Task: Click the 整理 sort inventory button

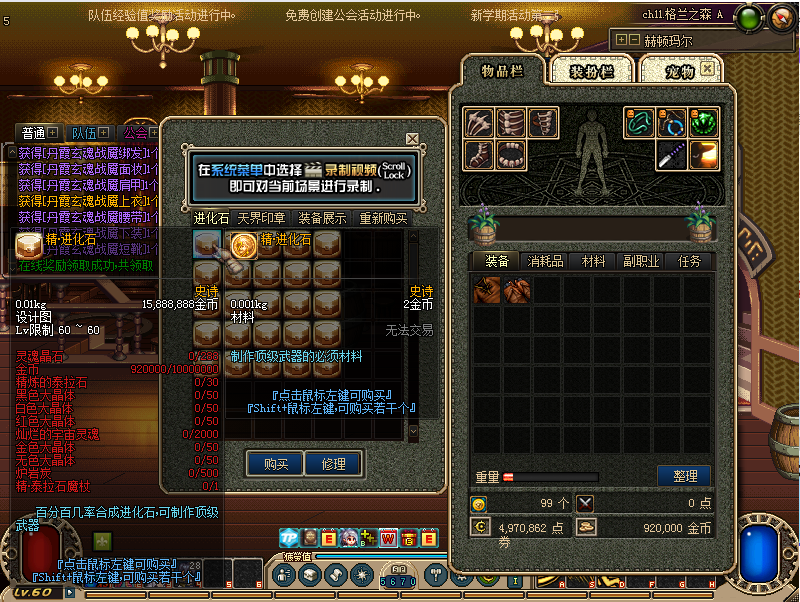Action: [x=683, y=476]
